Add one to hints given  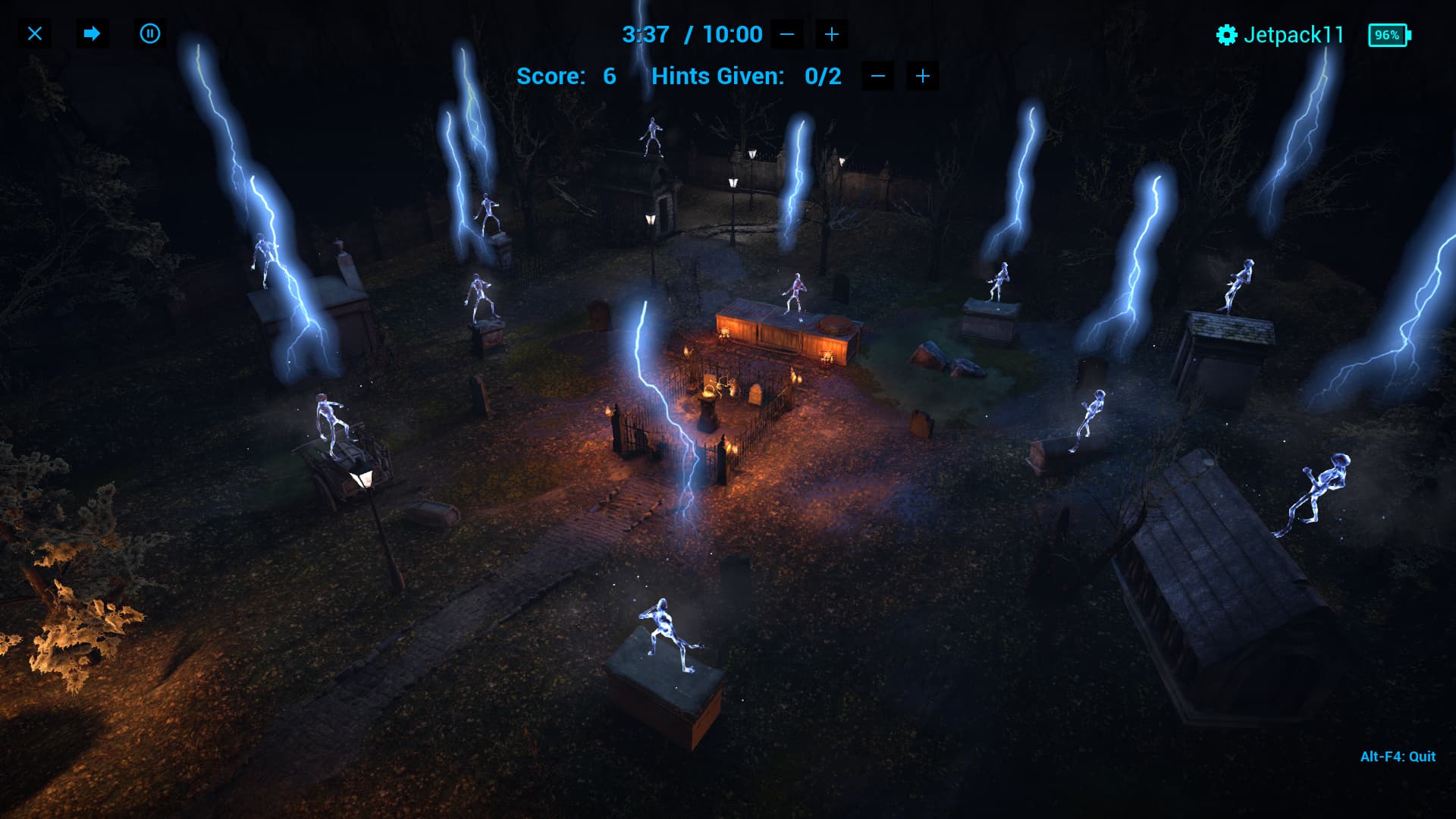pos(923,76)
